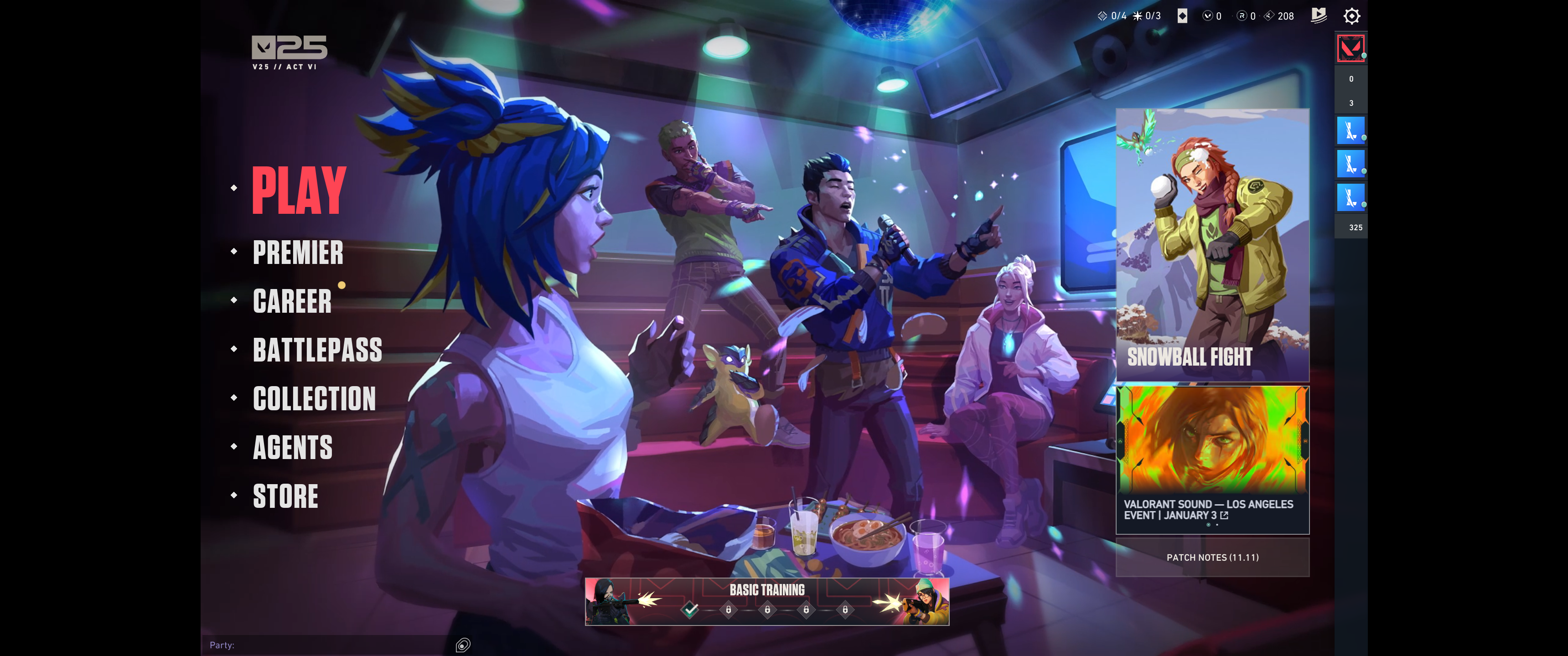
Task: Open the Settings gear icon
Action: pyautogui.click(x=1352, y=16)
